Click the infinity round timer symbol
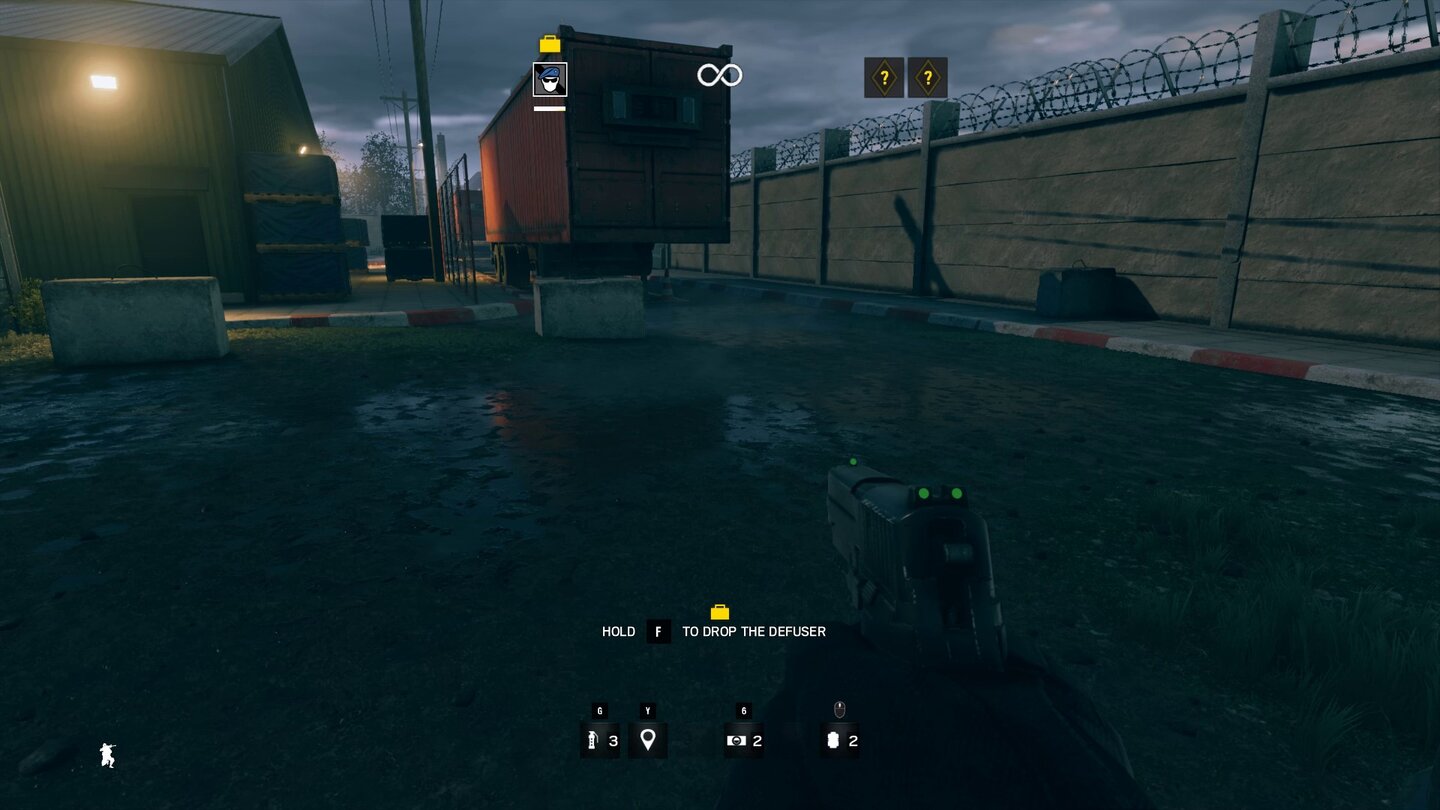The width and height of the screenshot is (1440, 810). (719, 74)
